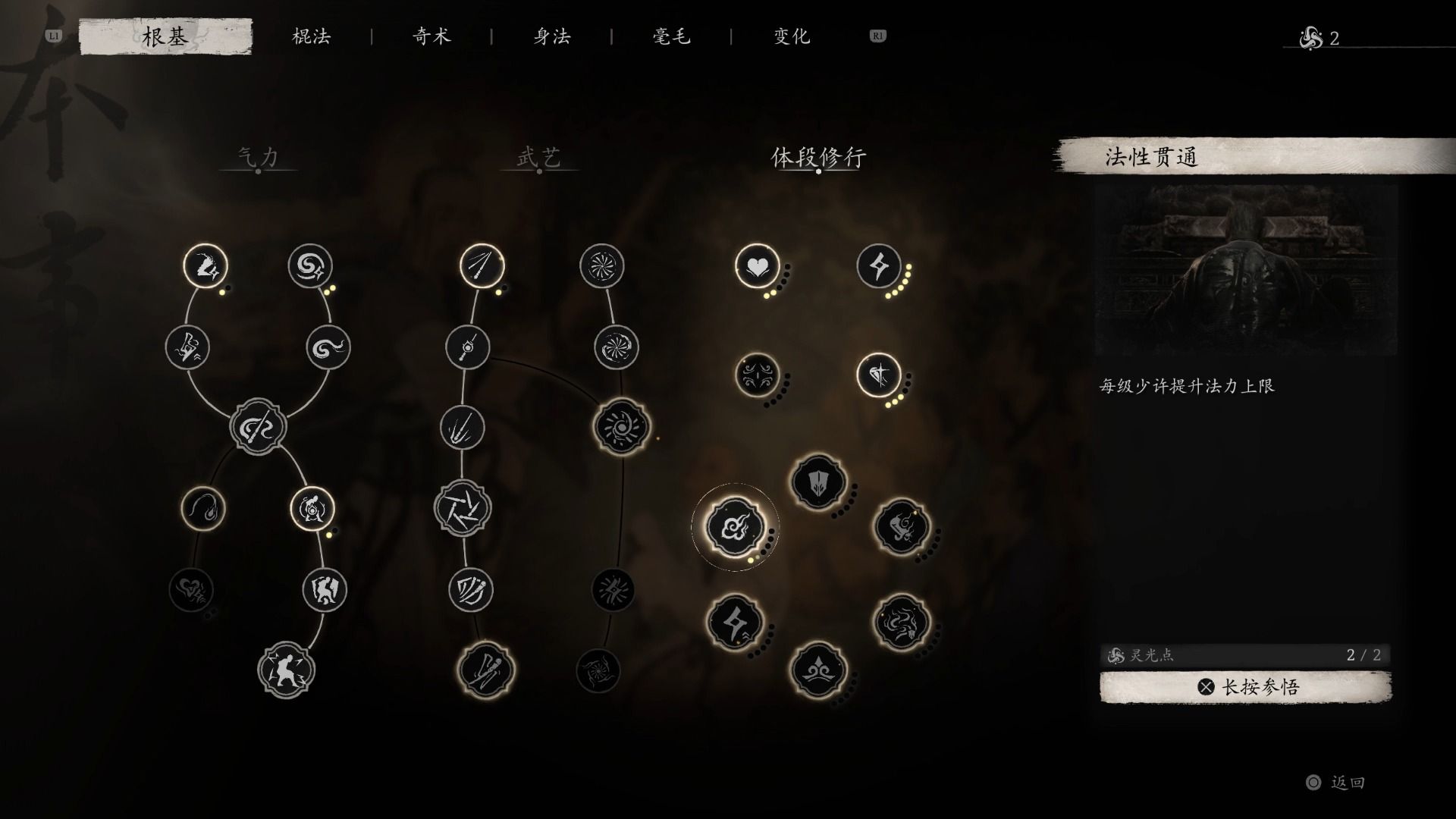Switch to the 棍法 tab
The width and height of the screenshot is (1456, 819).
point(312,36)
